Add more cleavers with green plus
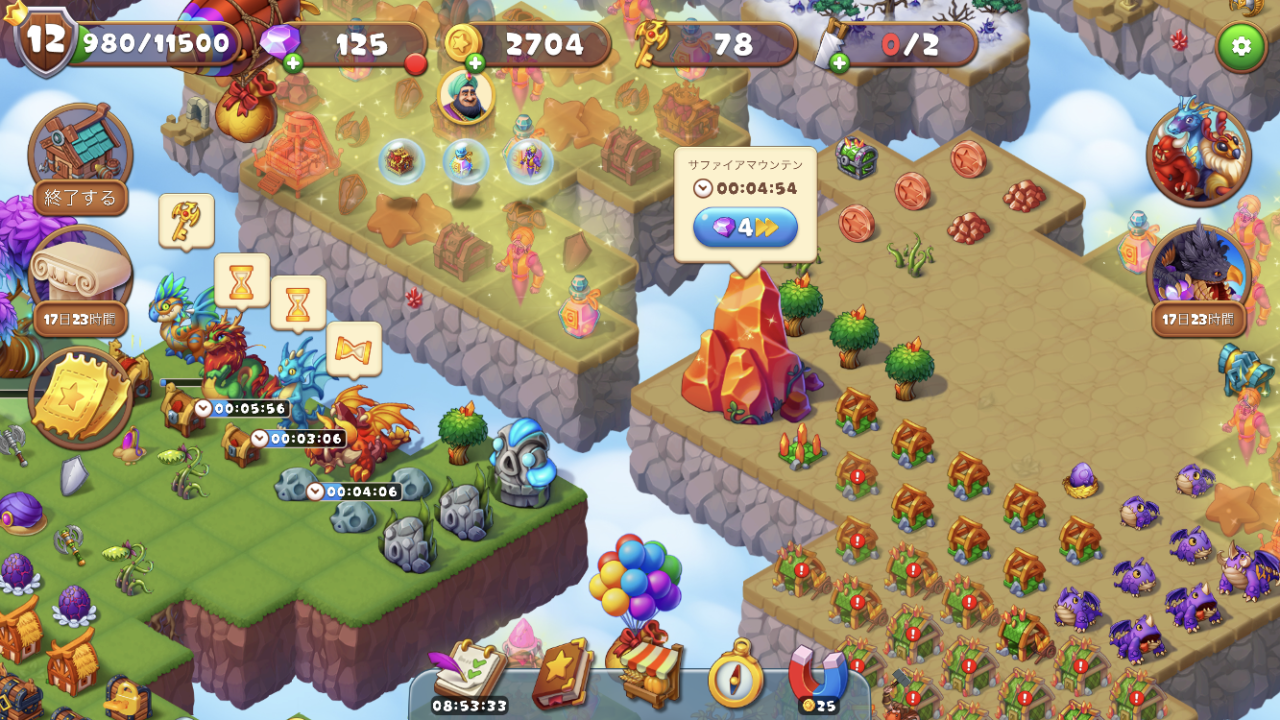This screenshot has width=1280, height=720. pos(839,64)
